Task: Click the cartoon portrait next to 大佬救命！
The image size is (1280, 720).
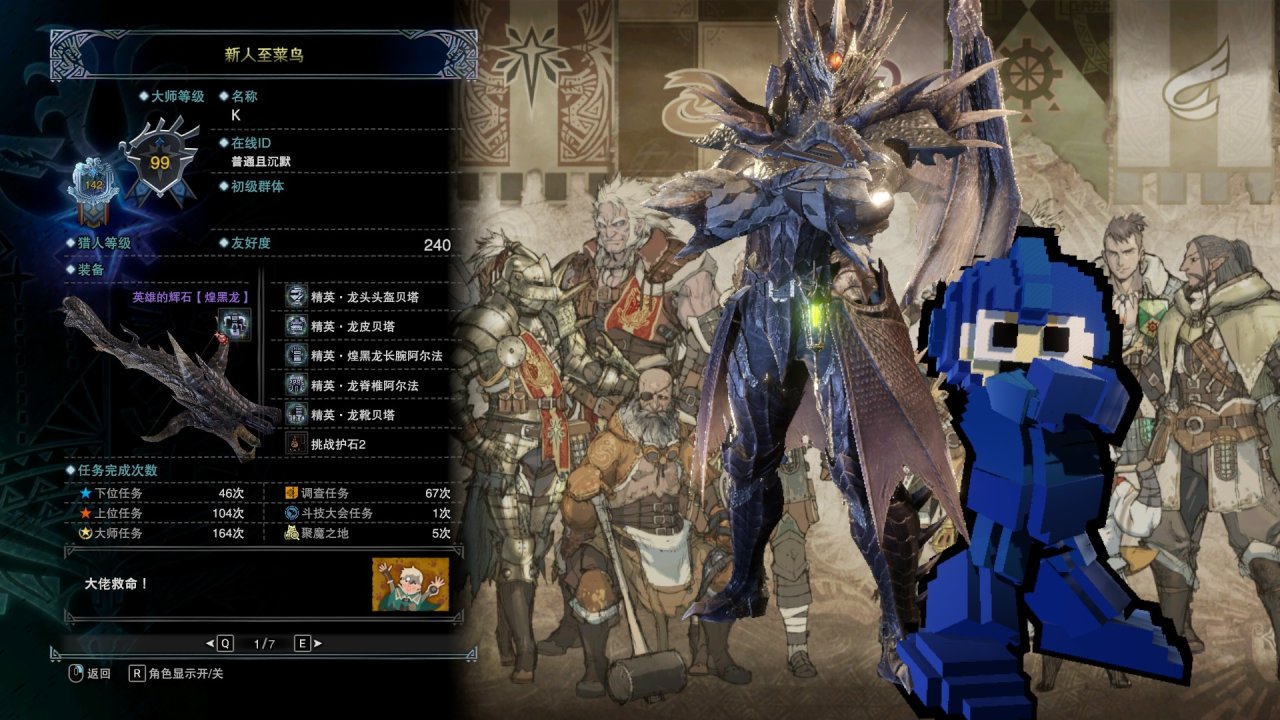Action: (x=410, y=584)
